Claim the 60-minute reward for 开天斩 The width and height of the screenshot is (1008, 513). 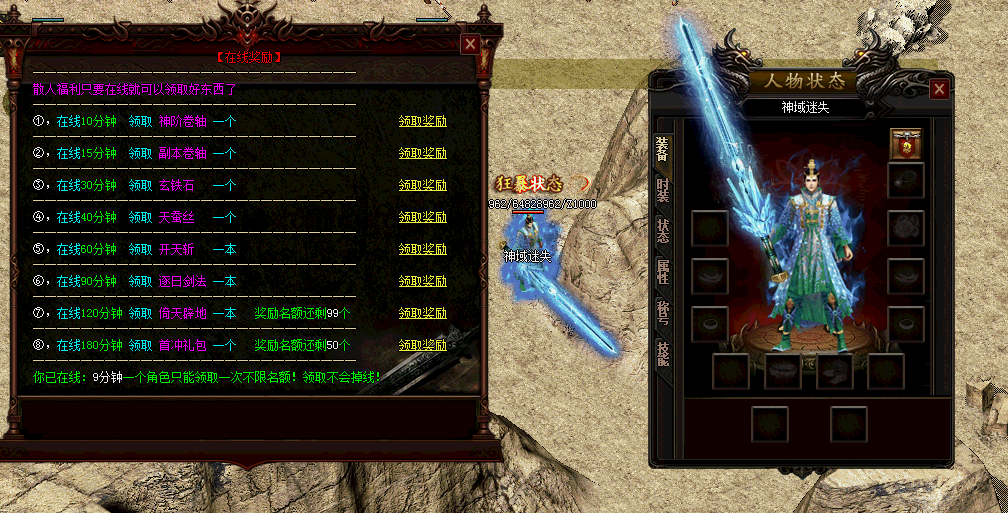point(422,250)
